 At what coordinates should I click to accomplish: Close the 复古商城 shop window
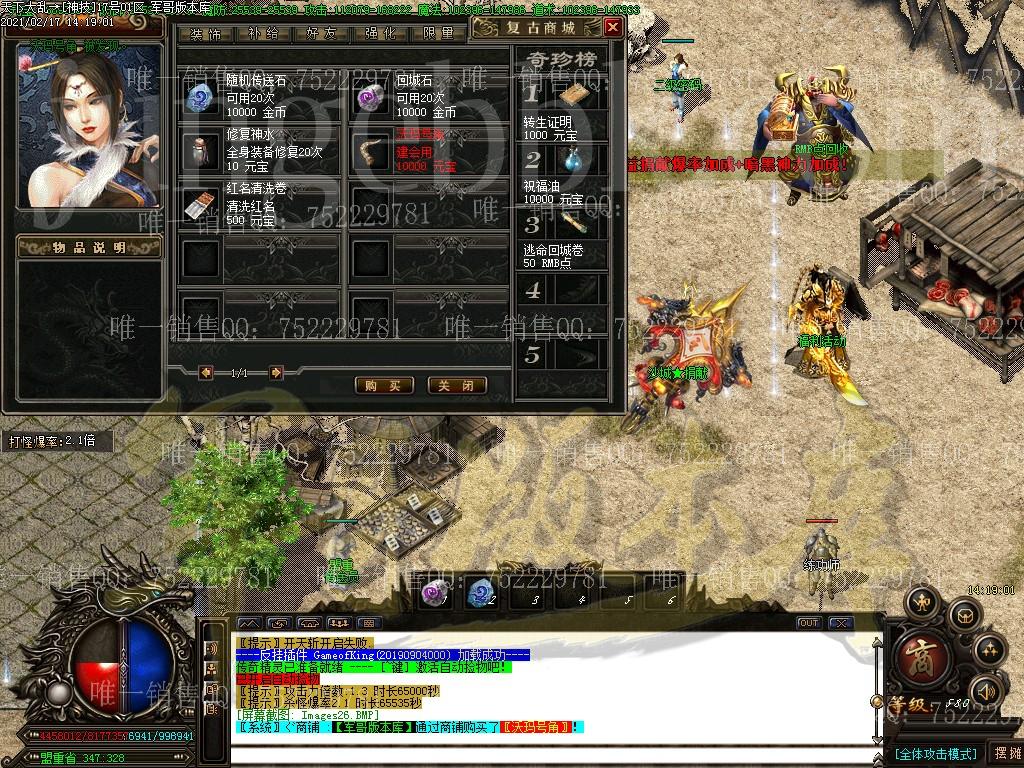[x=612, y=27]
